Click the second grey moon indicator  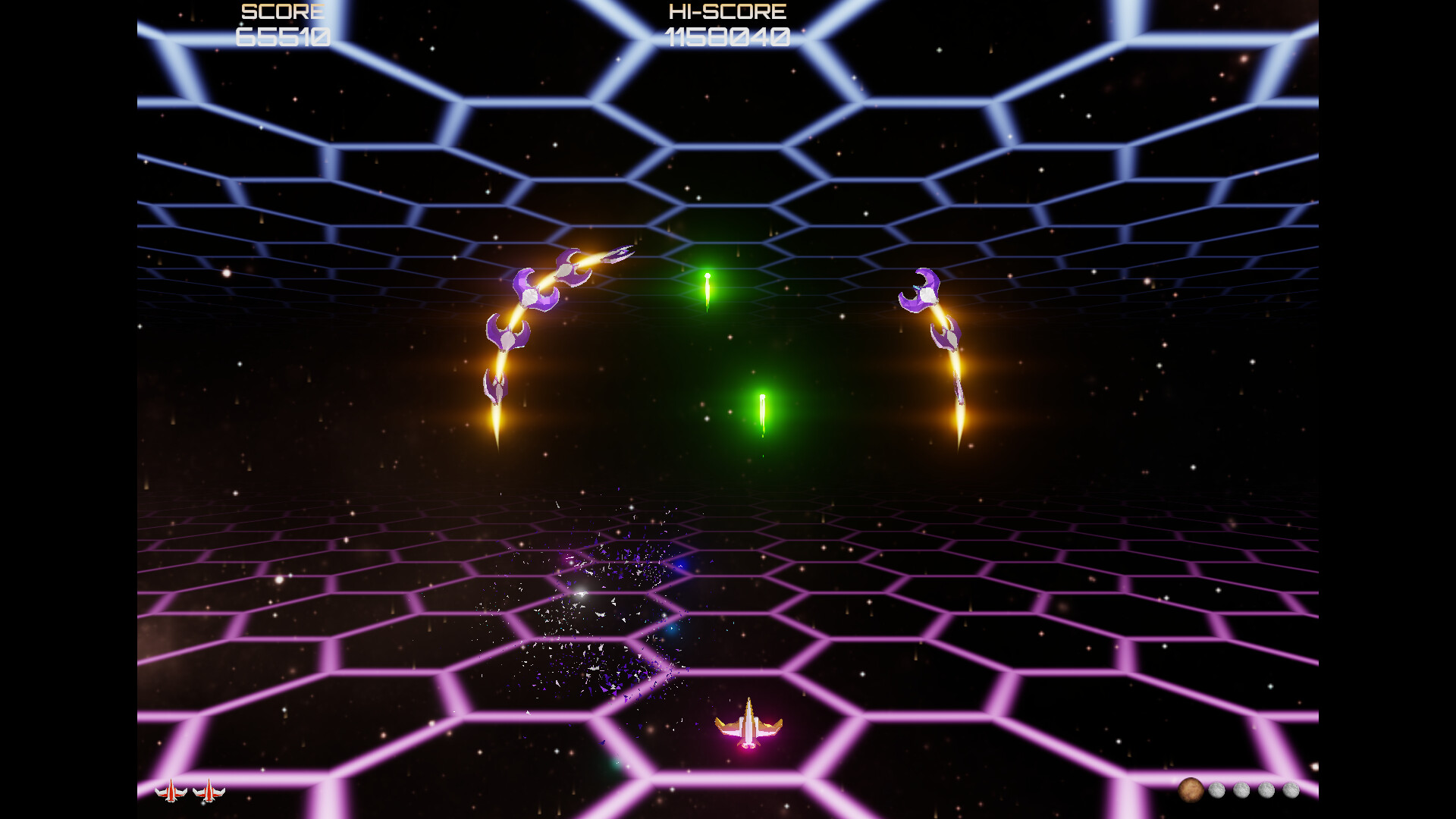pyautogui.click(x=1241, y=789)
